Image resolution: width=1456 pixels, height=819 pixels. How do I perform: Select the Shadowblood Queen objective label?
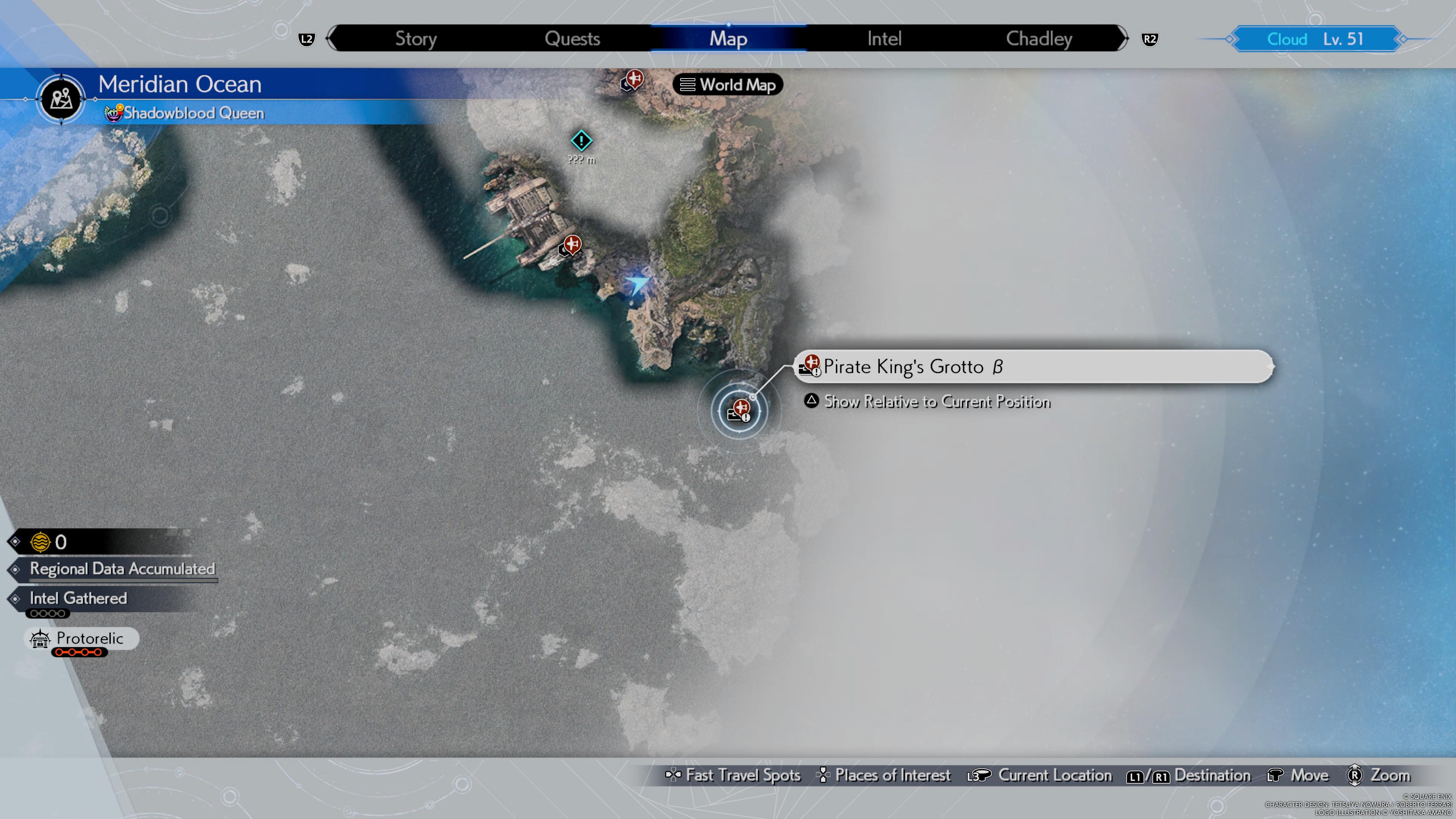point(193,113)
